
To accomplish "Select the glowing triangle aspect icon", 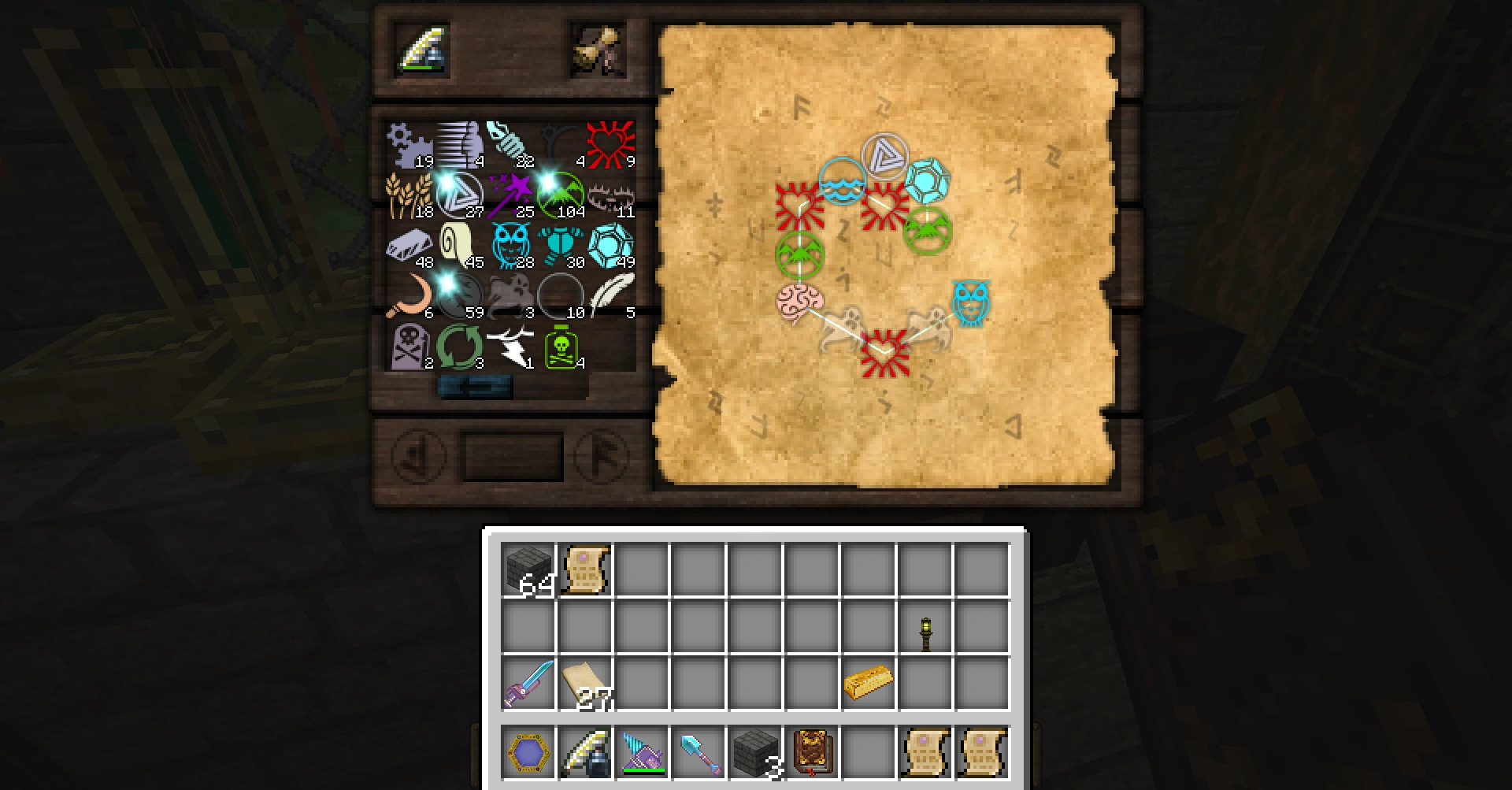I will [461, 193].
